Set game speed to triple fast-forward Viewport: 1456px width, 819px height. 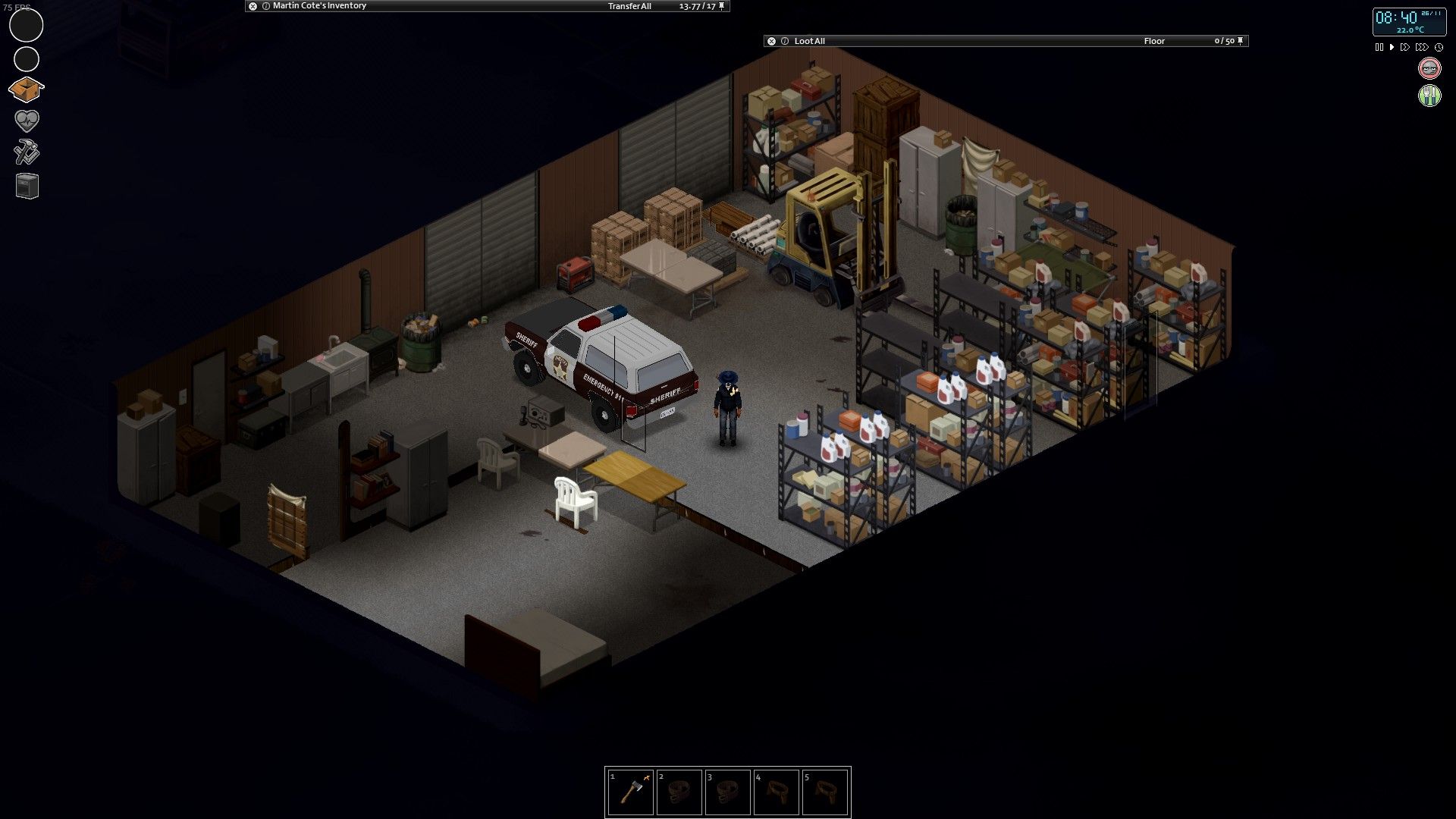coord(1422,47)
